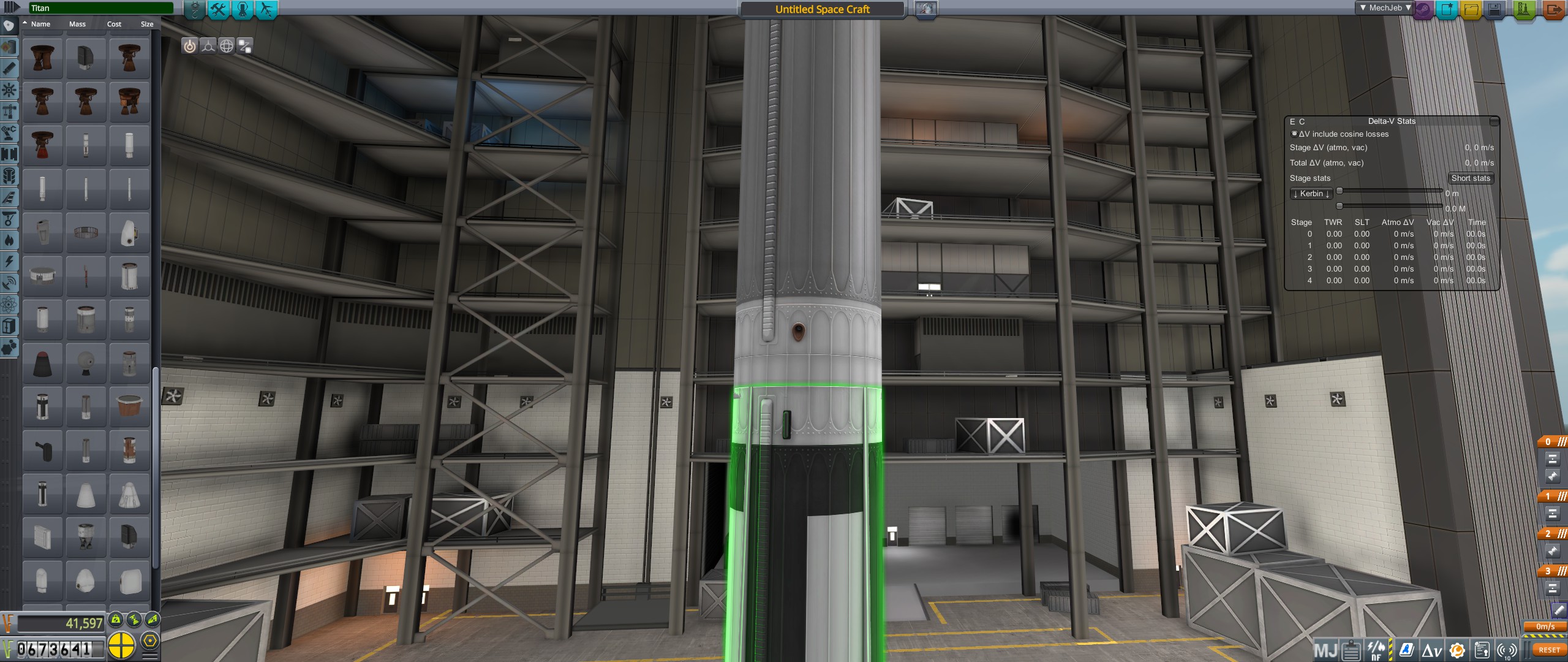Select the Pods category in the parts sidebar
1568x662 pixels.
point(9,25)
